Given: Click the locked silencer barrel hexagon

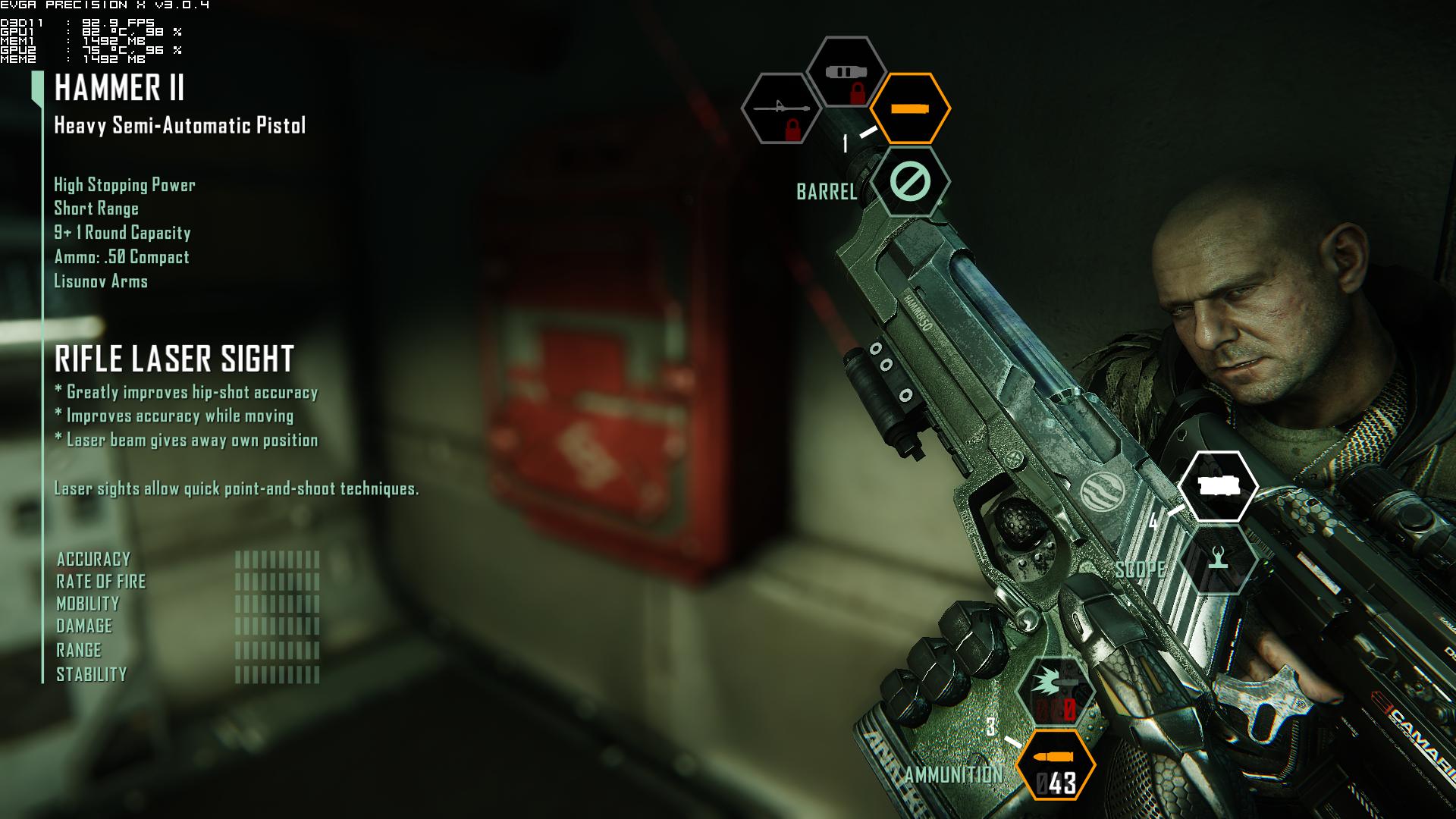Looking at the screenshot, I should (846, 74).
